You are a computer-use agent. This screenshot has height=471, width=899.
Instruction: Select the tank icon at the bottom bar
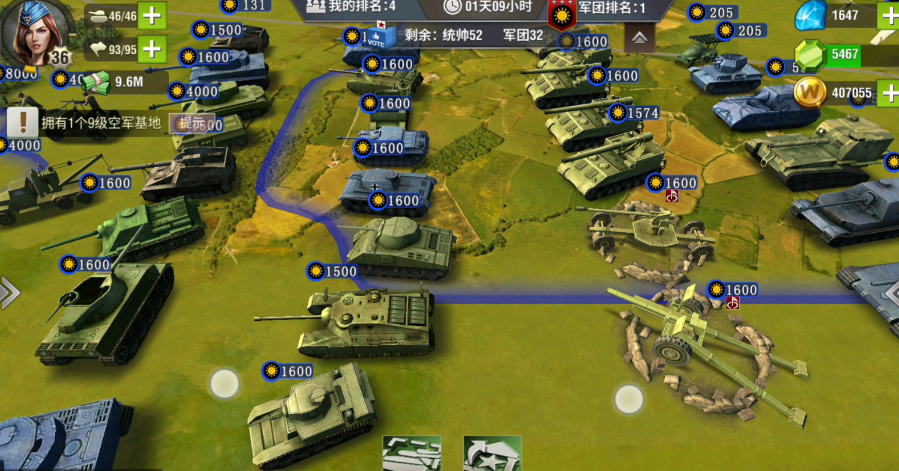pyautogui.click(x=412, y=454)
